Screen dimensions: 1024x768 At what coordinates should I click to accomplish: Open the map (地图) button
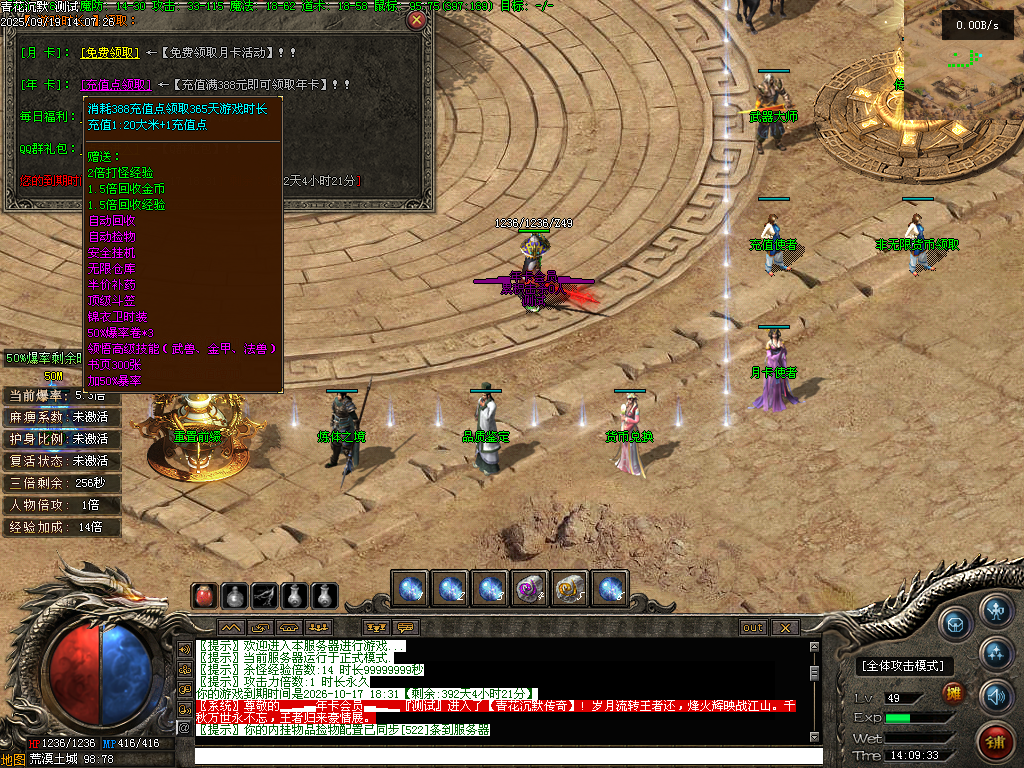pyautogui.click(x=13, y=759)
